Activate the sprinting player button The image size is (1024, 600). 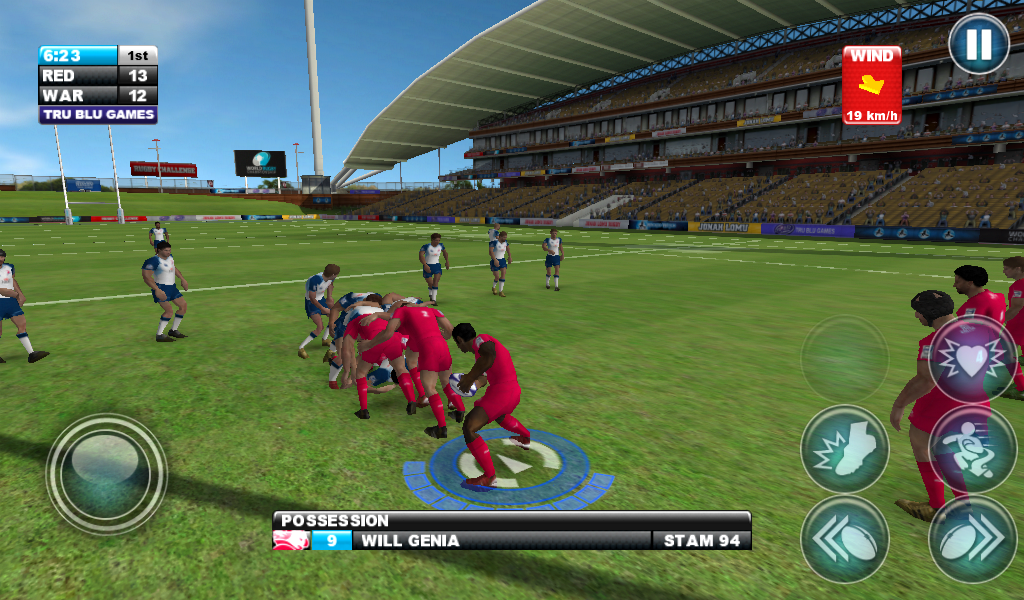pyautogui.click(x=973, y=449)
